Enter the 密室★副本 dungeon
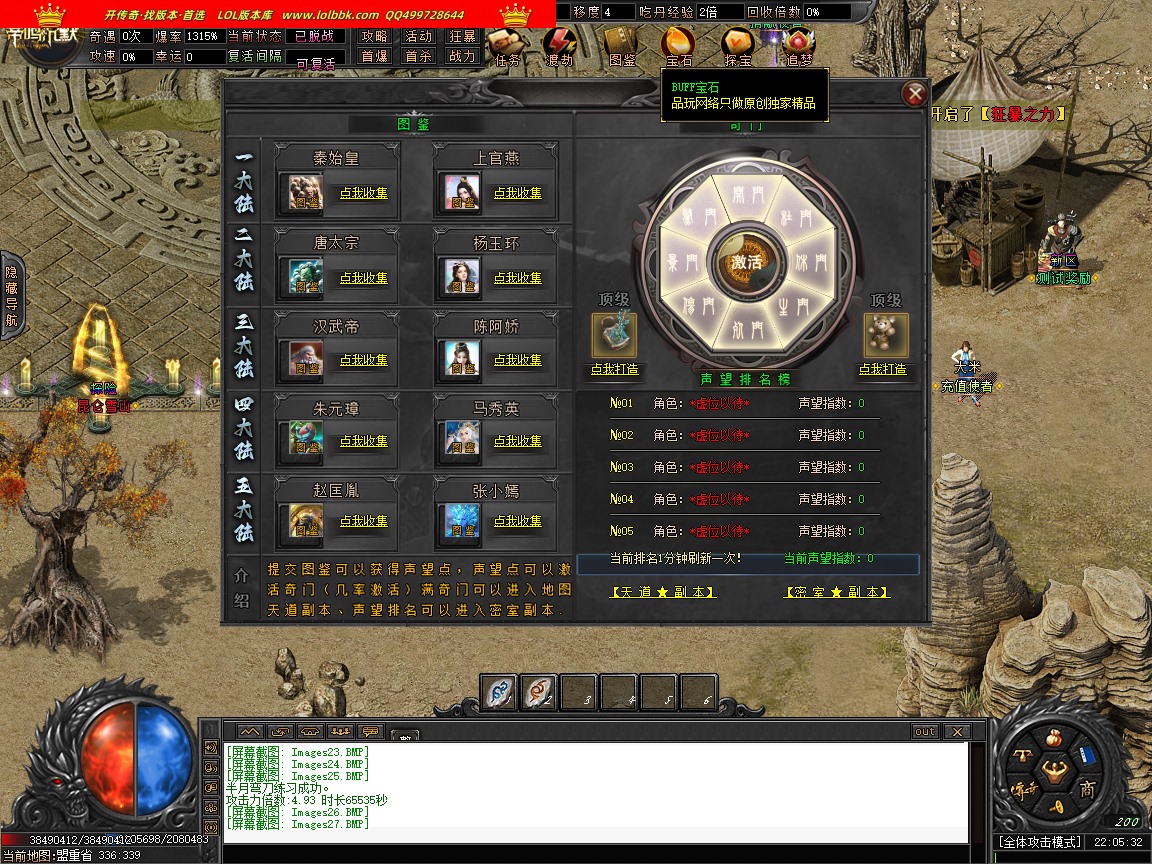This screenshot has height=864, width=1152. (x=837, y=592)
